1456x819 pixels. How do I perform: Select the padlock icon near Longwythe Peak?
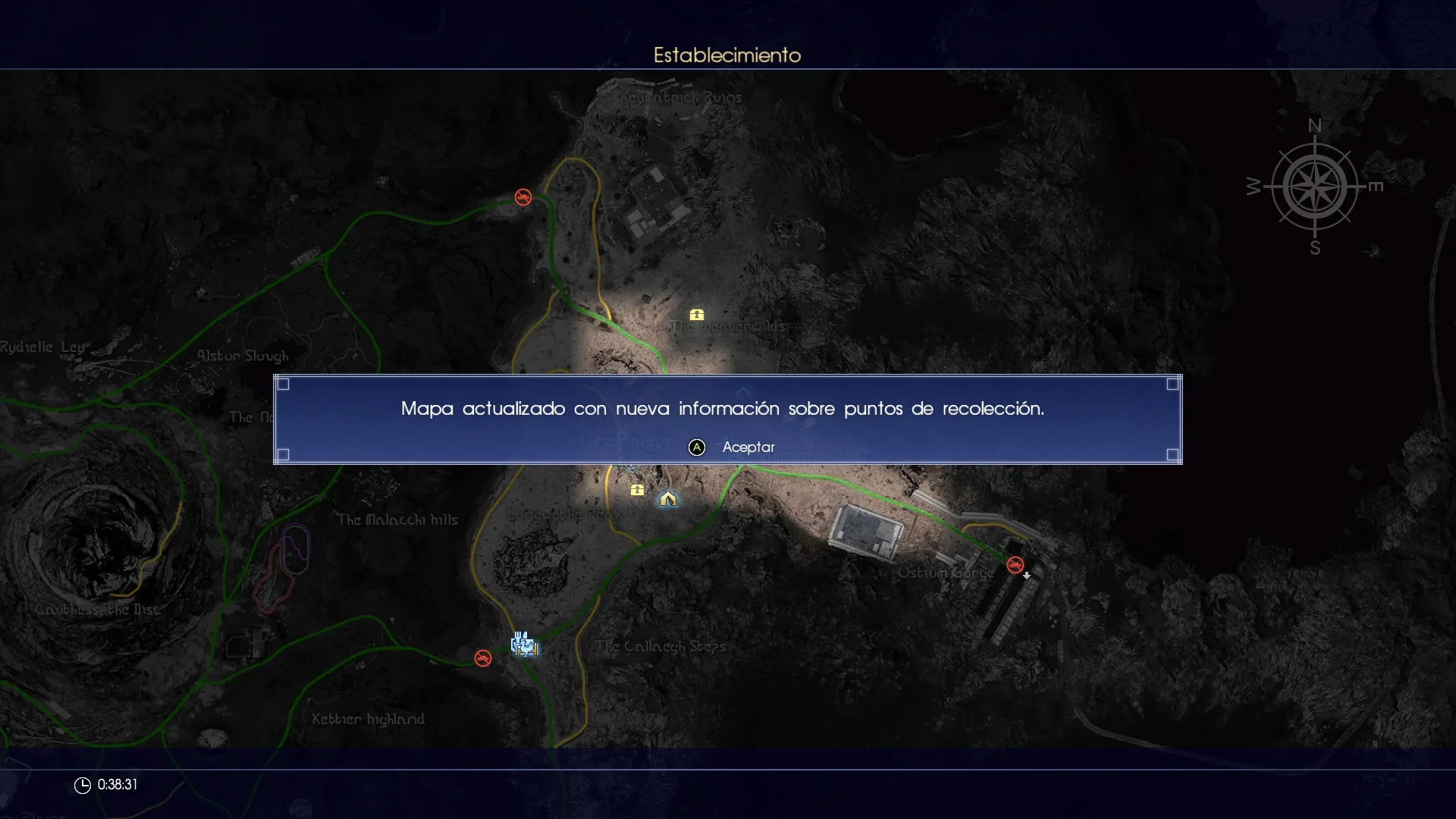638,490
